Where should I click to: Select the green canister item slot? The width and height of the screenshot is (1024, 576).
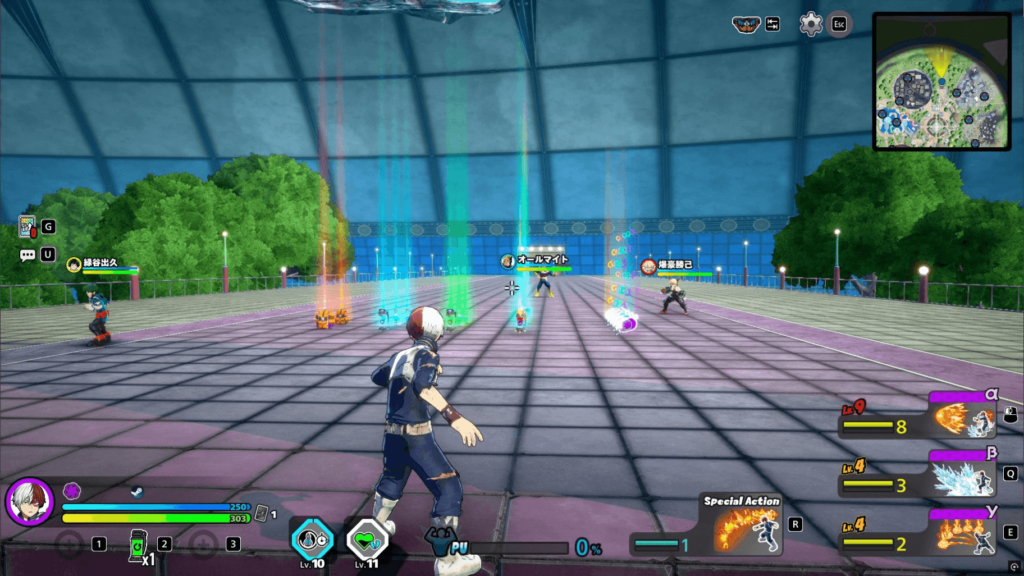coord(138,545)
